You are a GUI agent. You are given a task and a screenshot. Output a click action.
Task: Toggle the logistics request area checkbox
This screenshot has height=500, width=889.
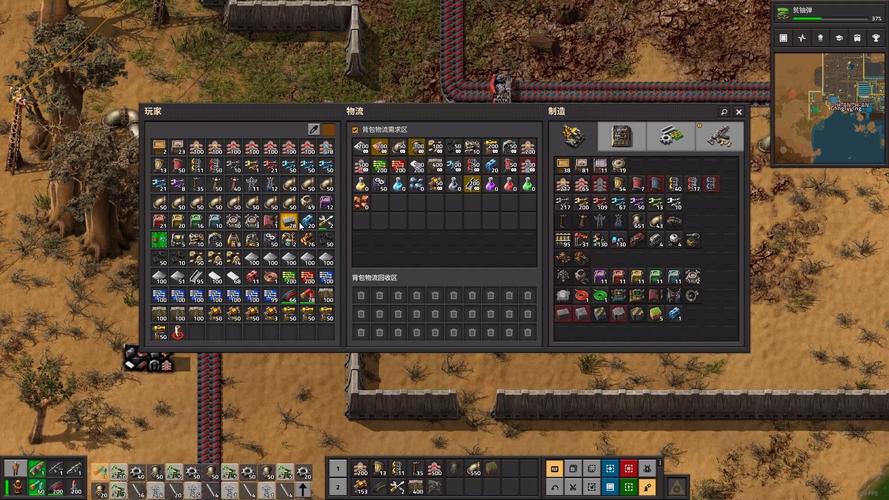pyautogui.click(x=355, y=130)
